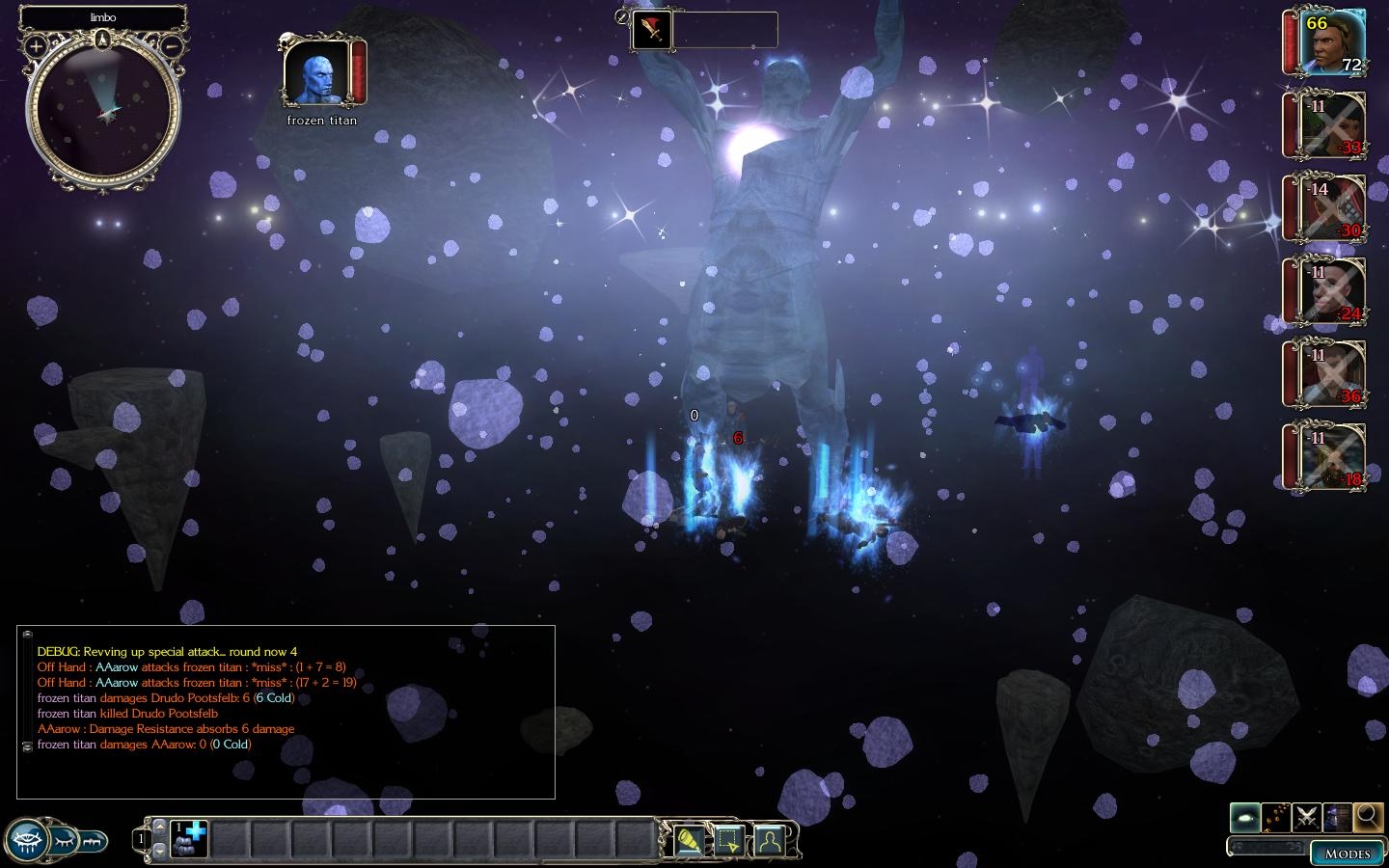Zoom in the minimap with the plus button
This screenshot has height=868, width=1389.
36,46
